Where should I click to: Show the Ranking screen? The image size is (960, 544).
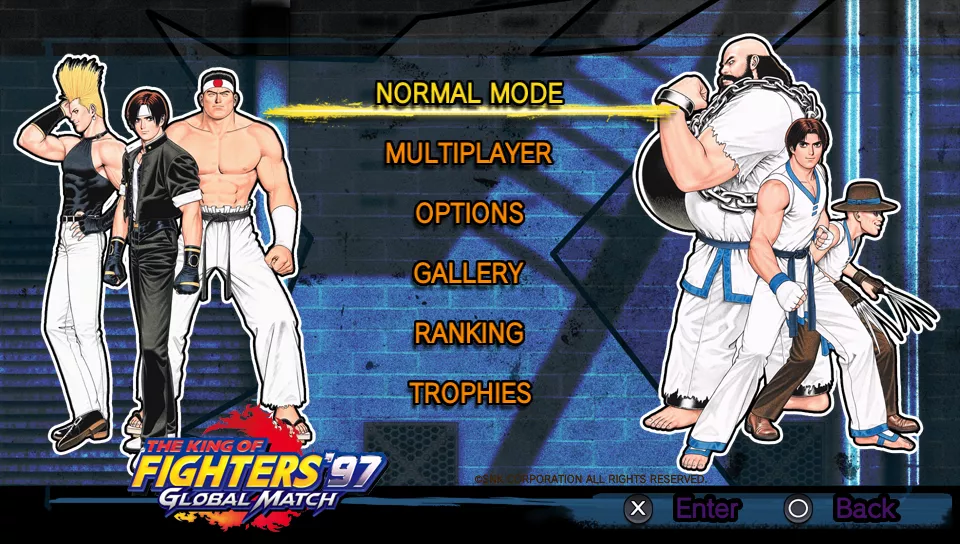click(x=469, y=333)
